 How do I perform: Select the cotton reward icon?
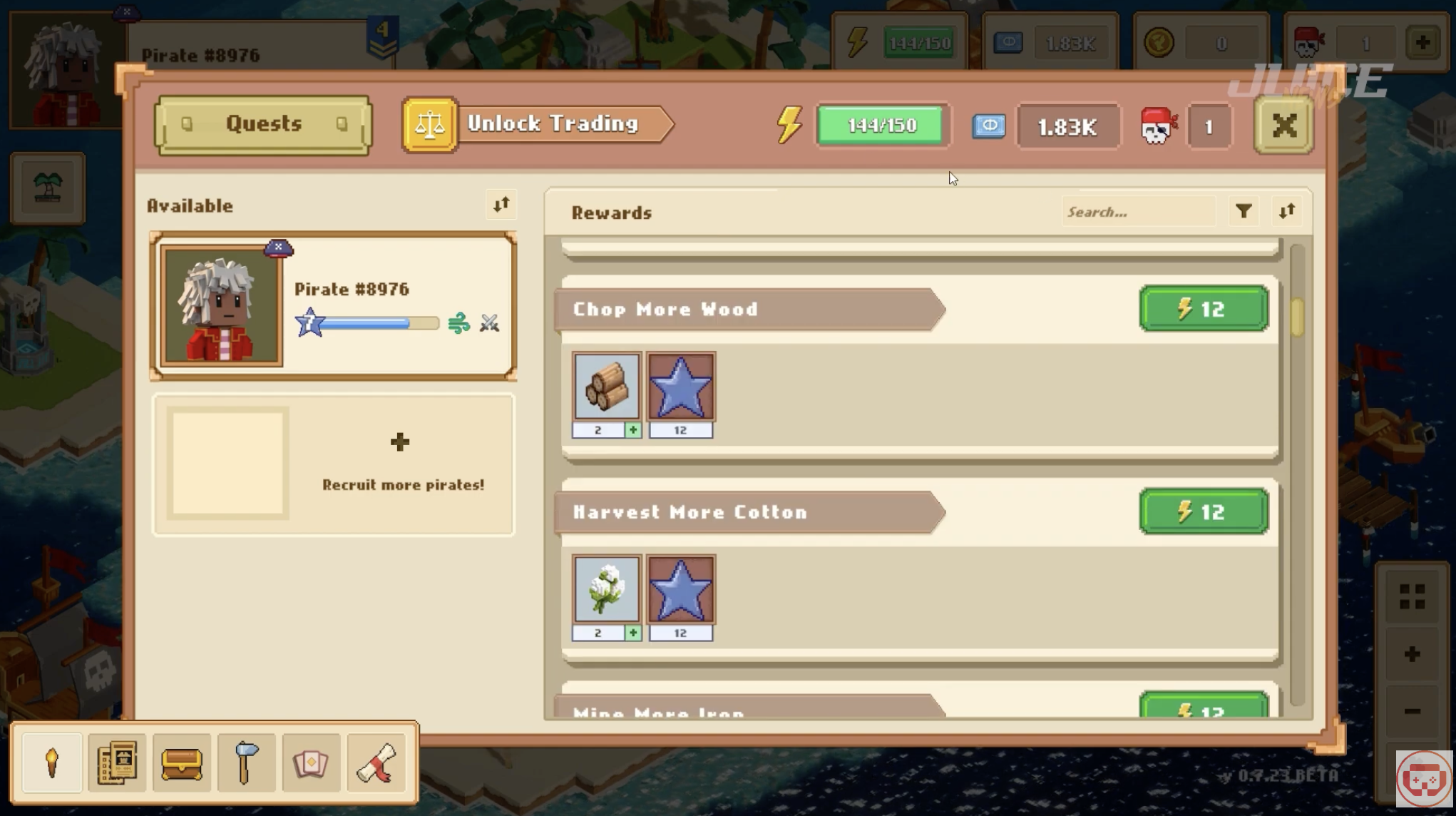606,589
